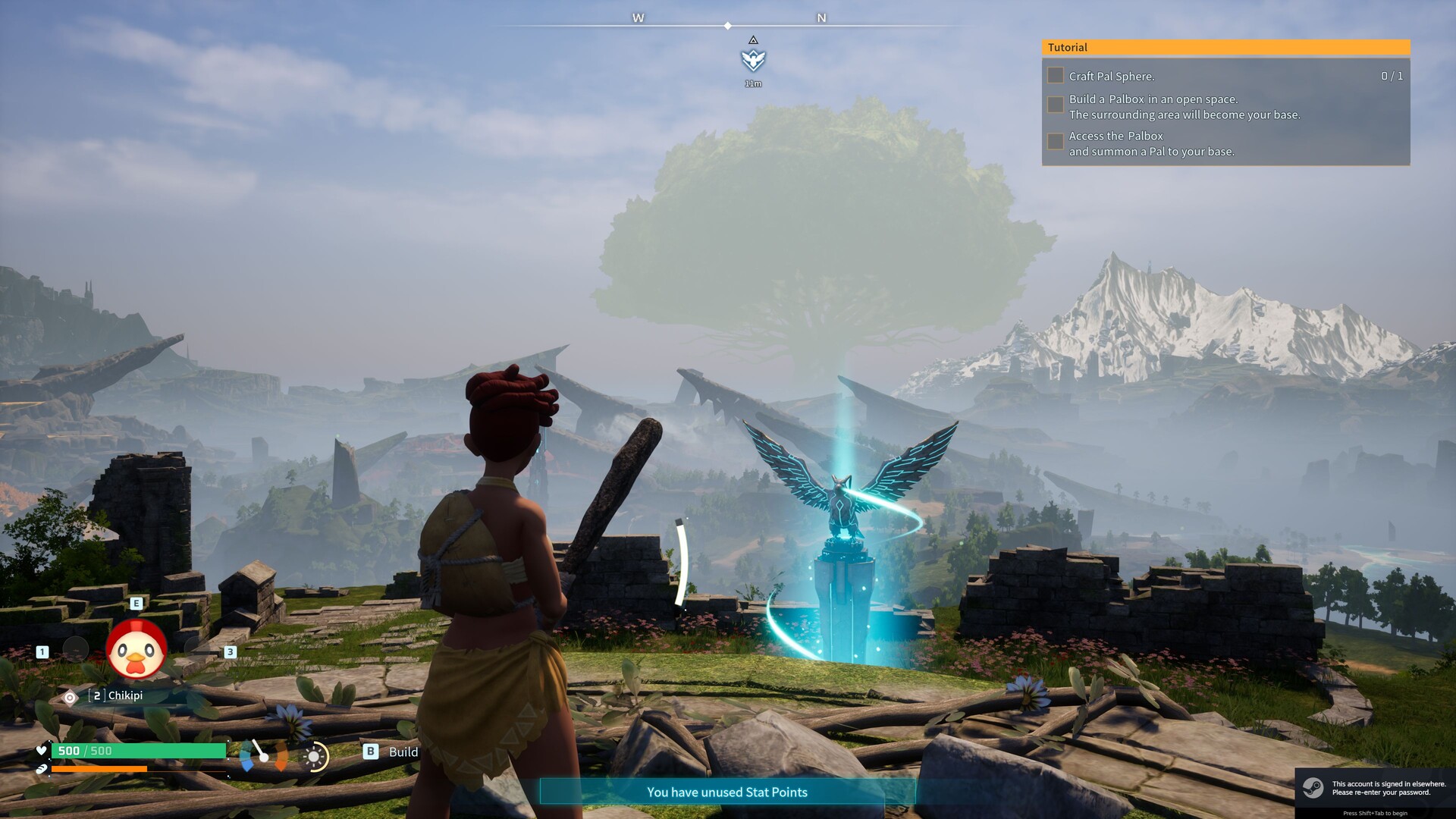This screenshot has width=1456, height=819.
Task: Select the Chikipi pal portrait
Action: pyautogui.click(x=136, y=651)
